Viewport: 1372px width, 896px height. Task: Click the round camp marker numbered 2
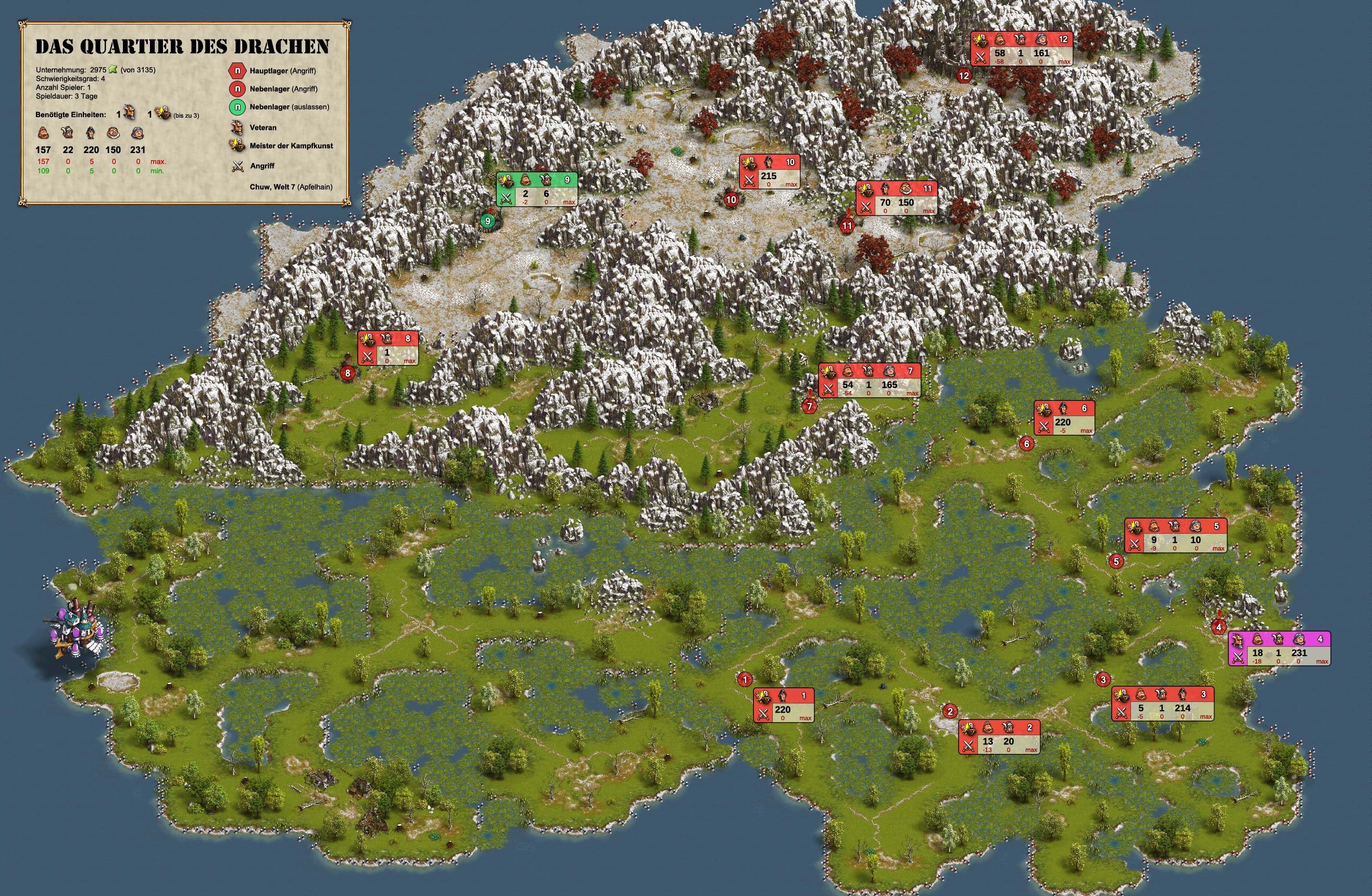pyautogui.click(x=950, y=712)
